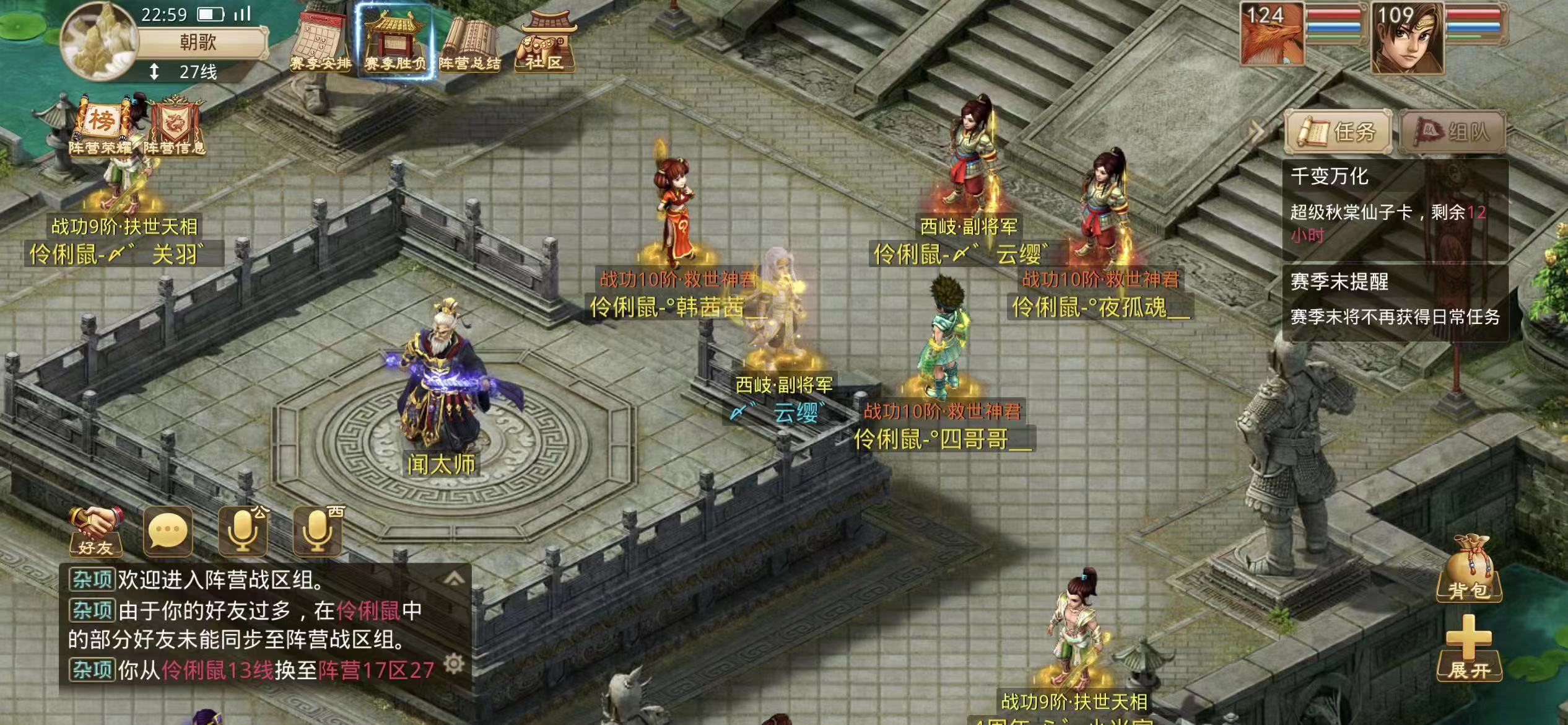Open chat settings gear icon

454,664
